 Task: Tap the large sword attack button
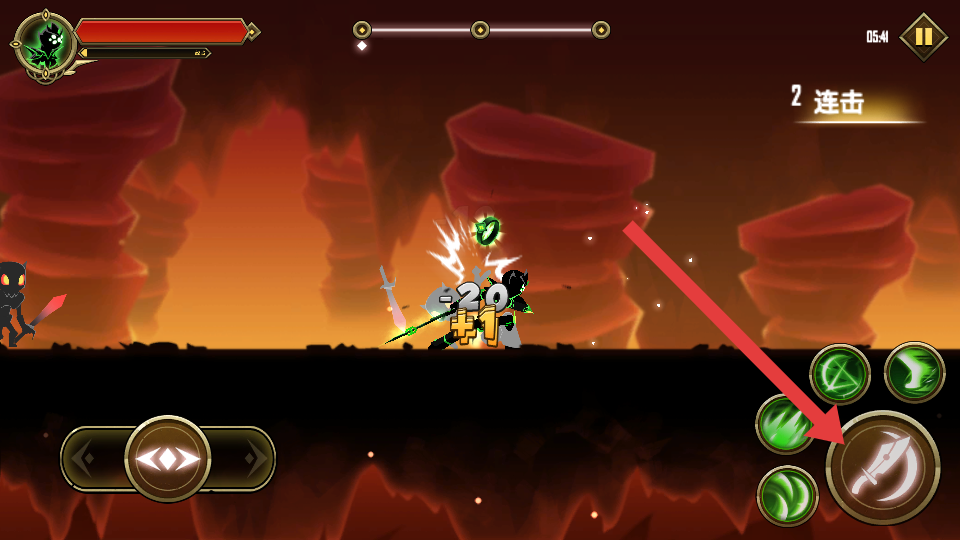click(x=882, y=467)
